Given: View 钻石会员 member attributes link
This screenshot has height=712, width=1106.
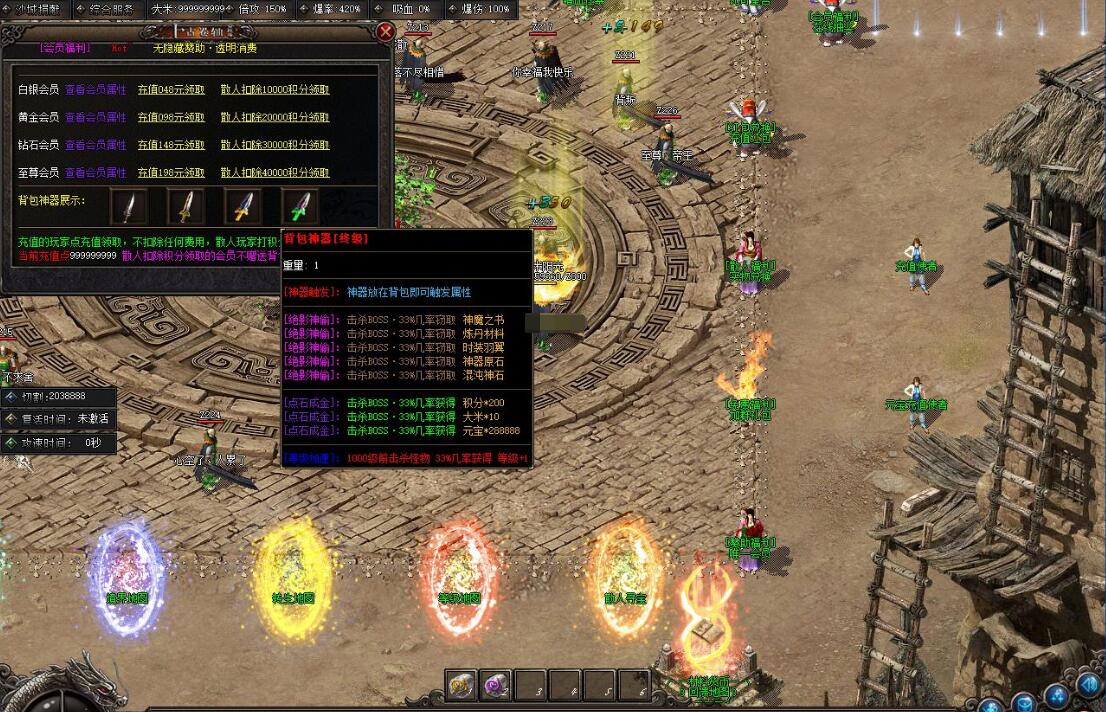Looking at the screenshot, I should click(96, 145).
